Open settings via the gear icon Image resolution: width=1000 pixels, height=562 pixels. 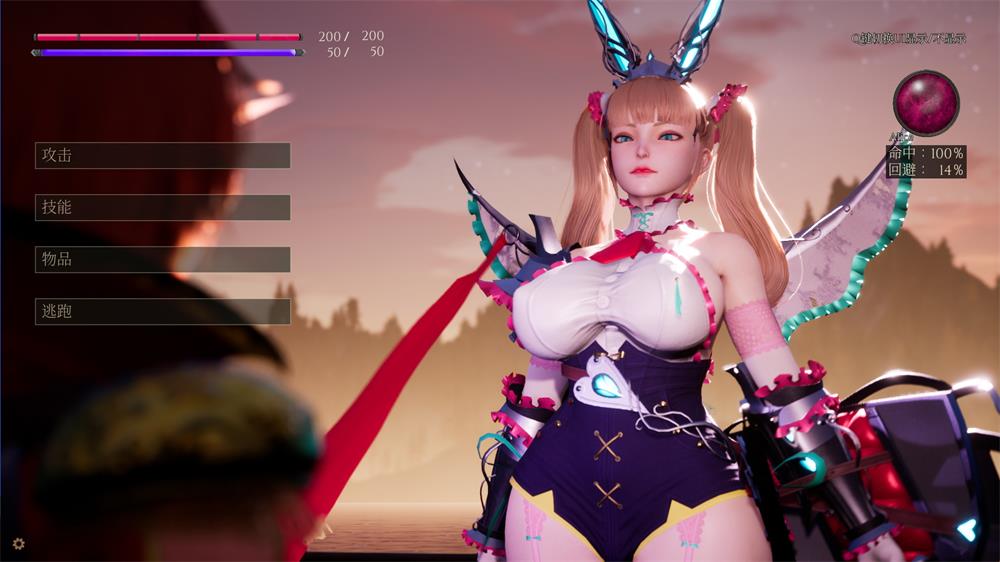pyautogui.click(x=18, y=544)
